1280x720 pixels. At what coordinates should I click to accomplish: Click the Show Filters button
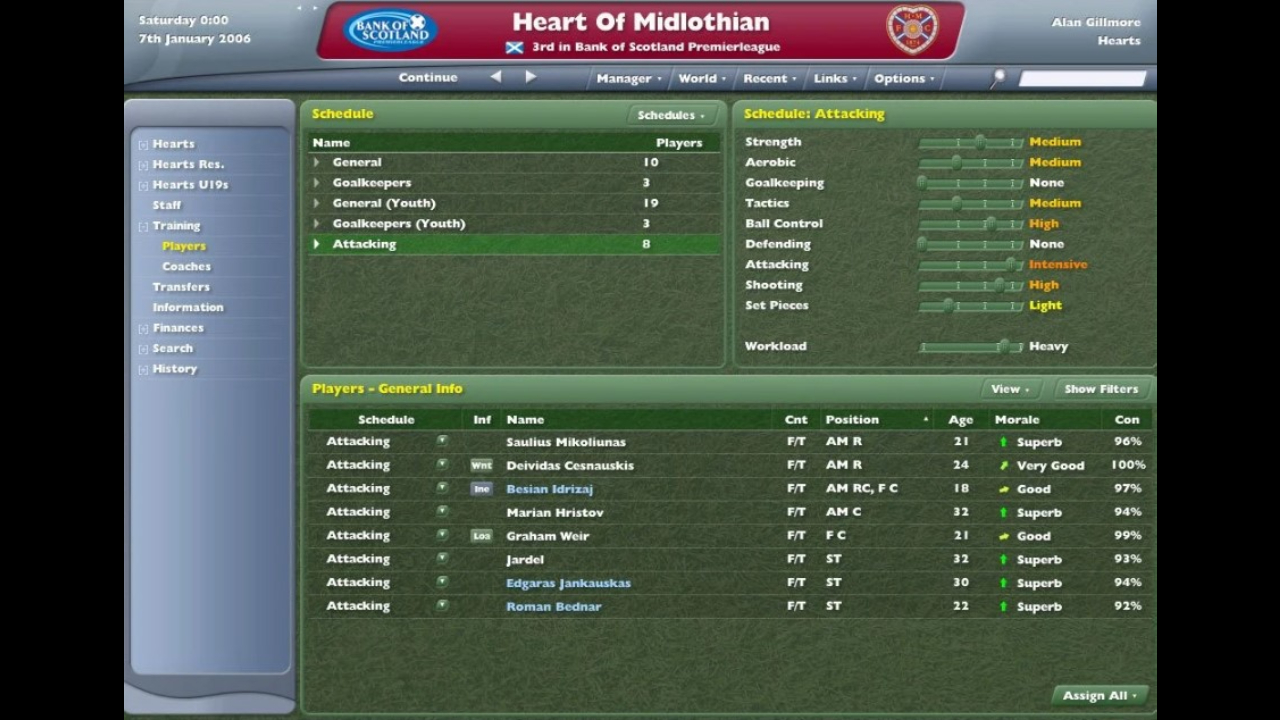1101,389
